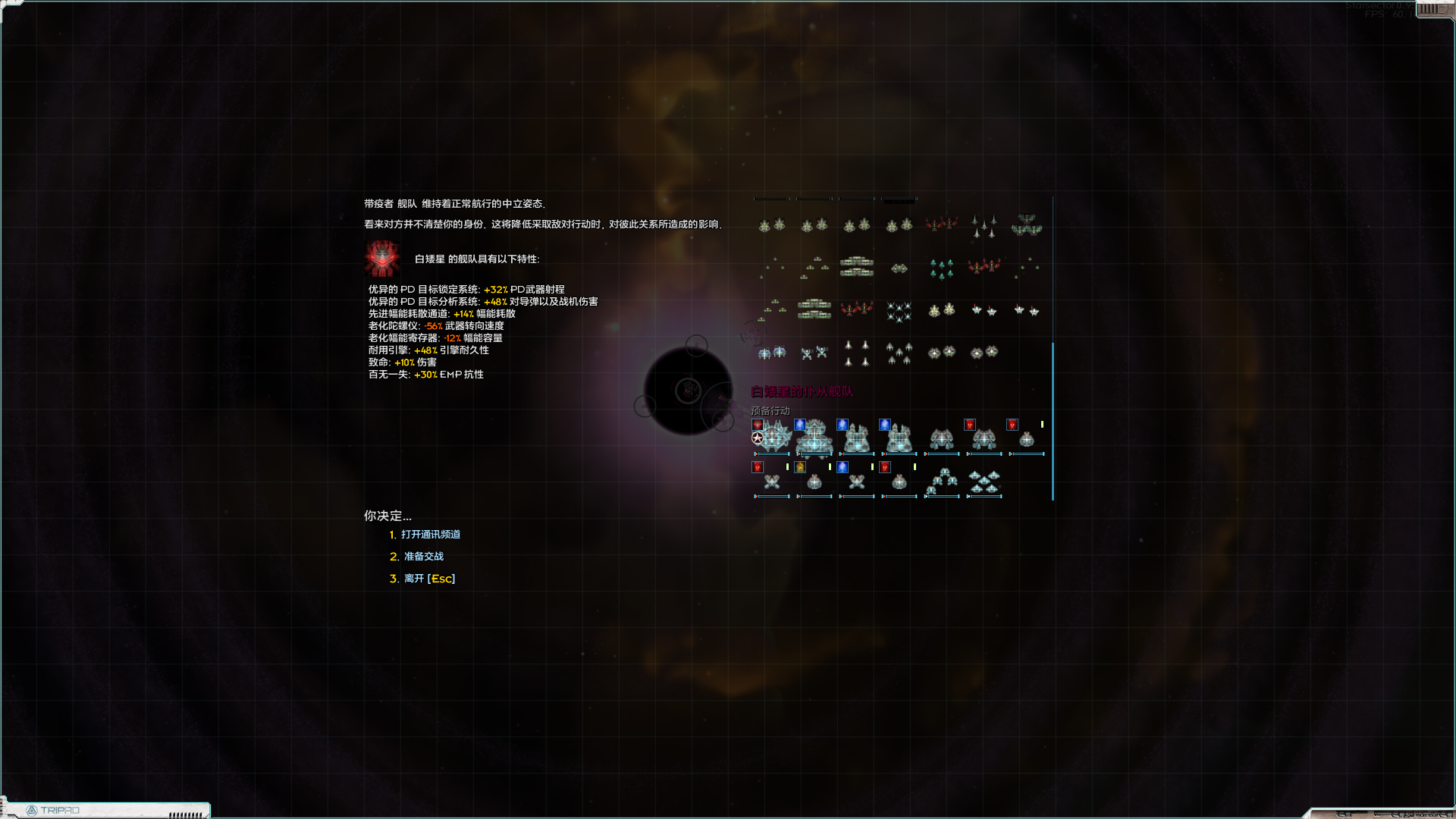
Task: Click the boxy freighter formation icon
Action: (856, 267)
